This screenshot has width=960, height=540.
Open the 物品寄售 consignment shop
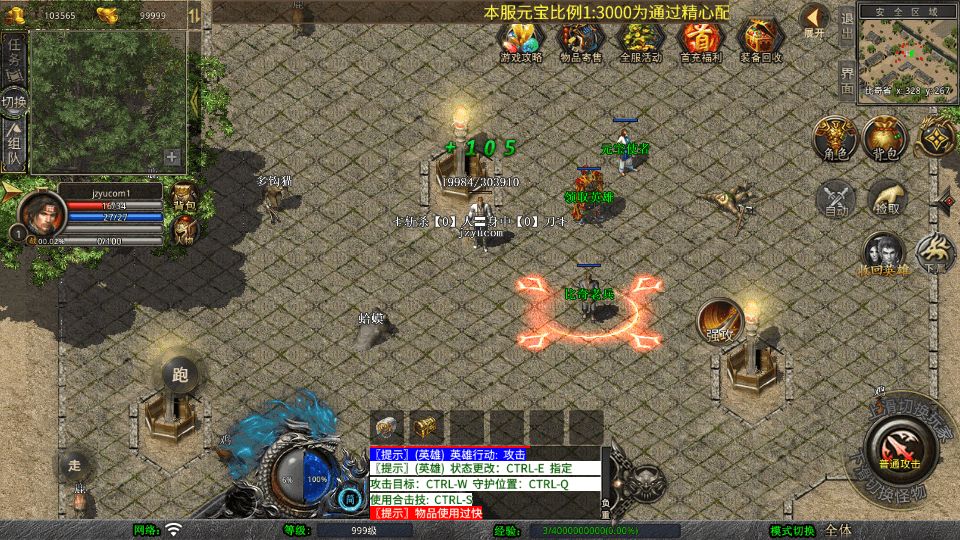click(581, 40)
